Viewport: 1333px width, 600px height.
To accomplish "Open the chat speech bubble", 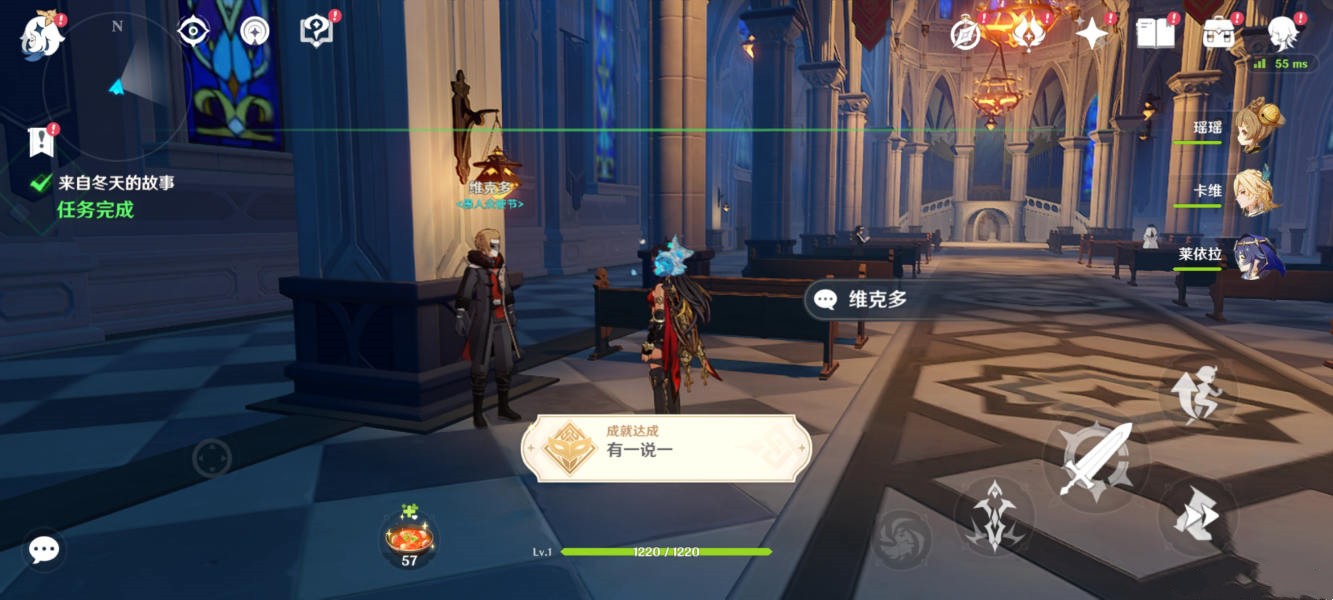I will (x=44, y=549).
